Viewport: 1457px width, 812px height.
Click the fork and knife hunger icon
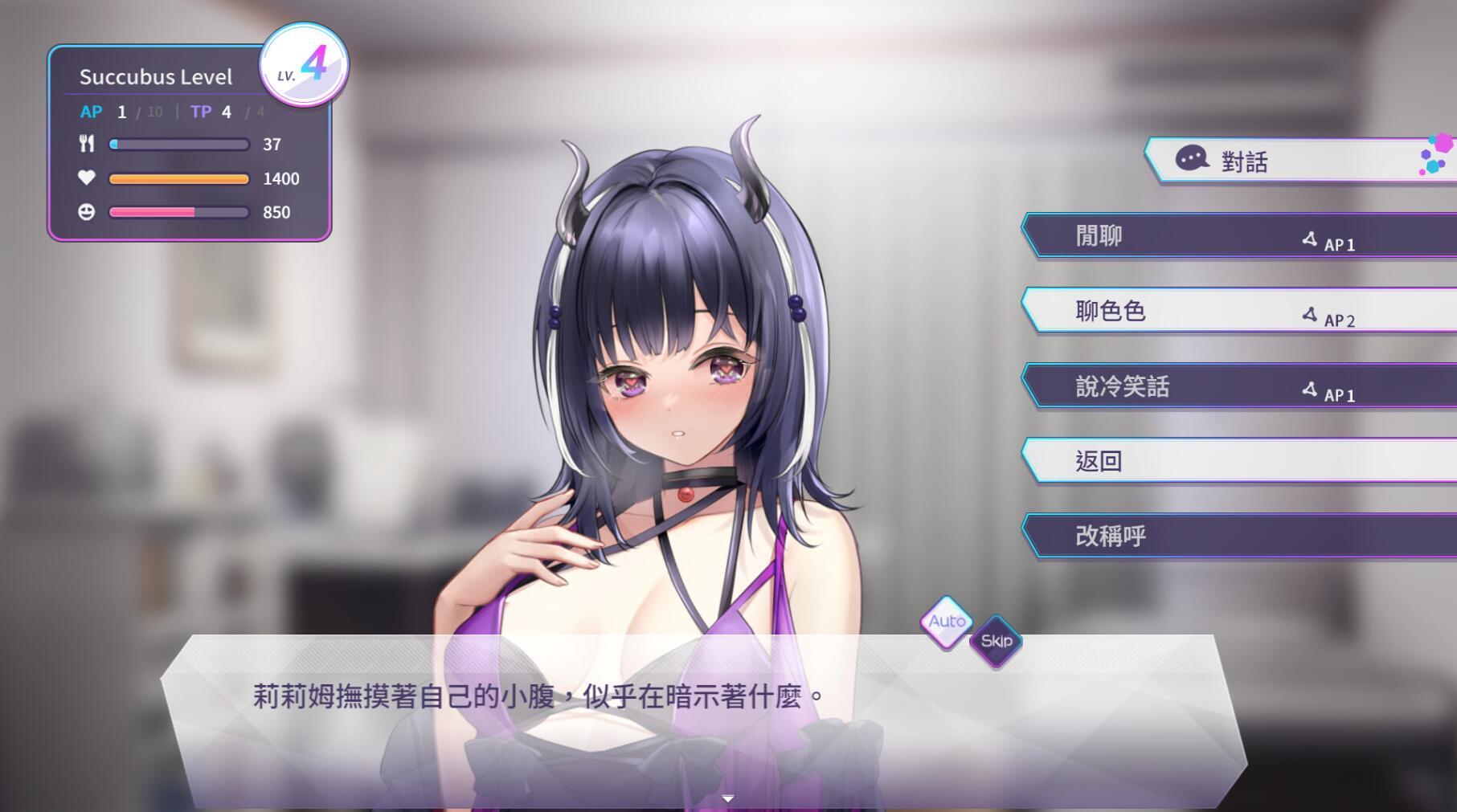[x=87, y=145]
